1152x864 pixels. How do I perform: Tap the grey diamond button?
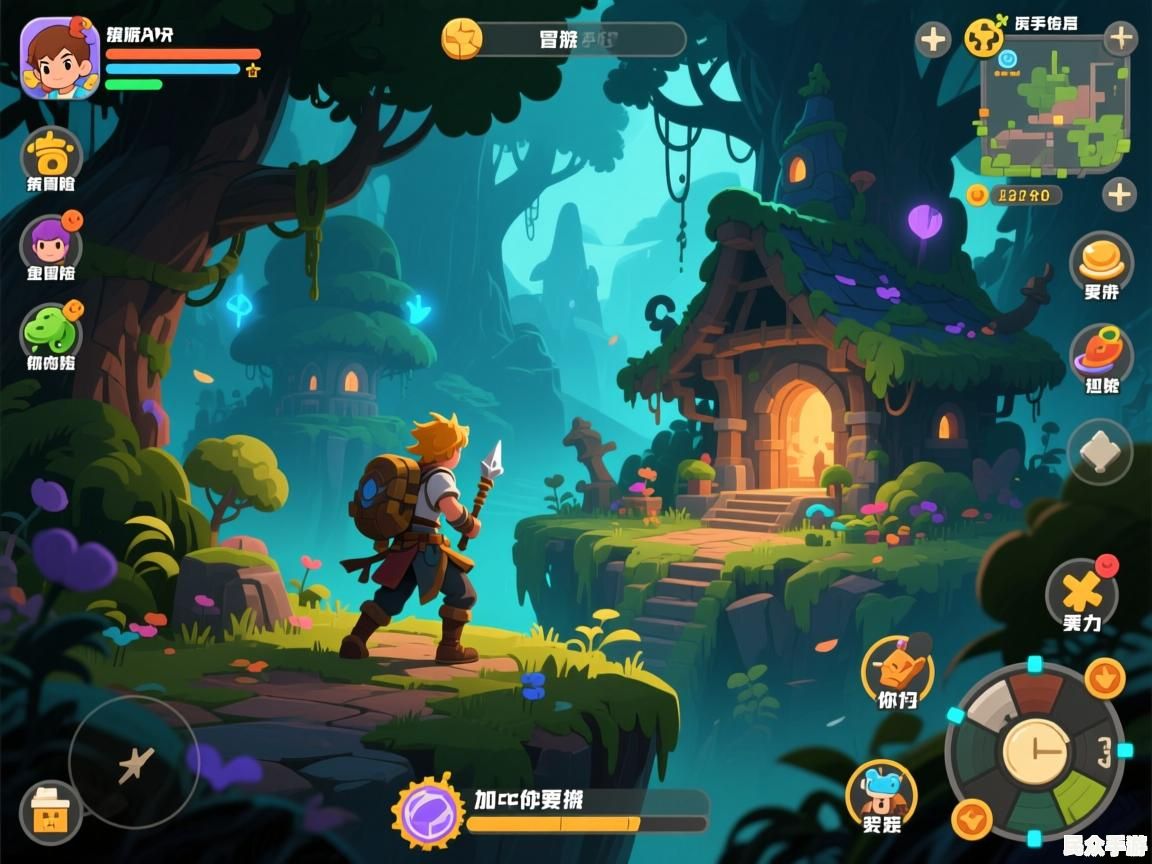coord(1100,453)
